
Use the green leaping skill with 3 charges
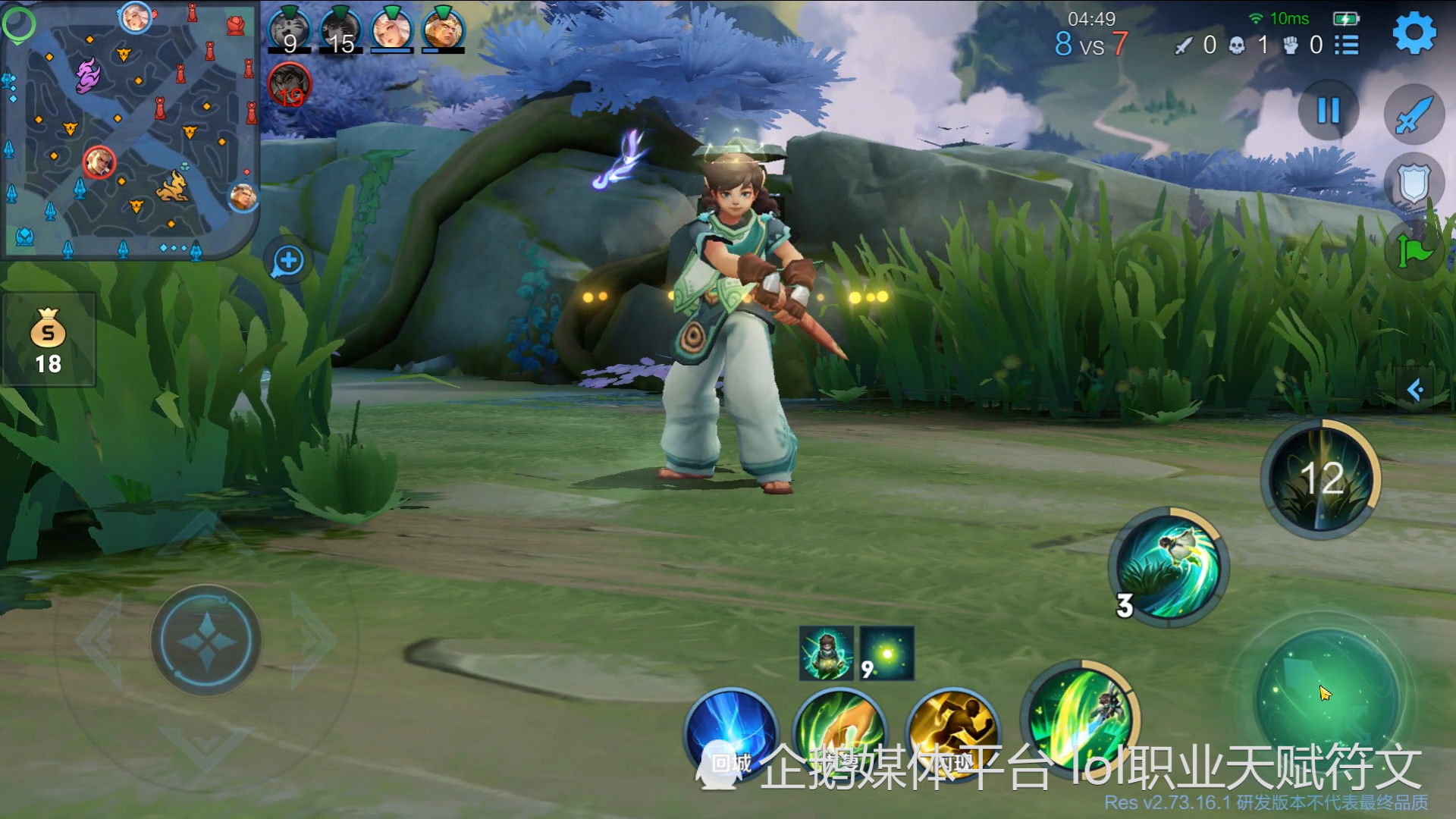(1169, 567)
